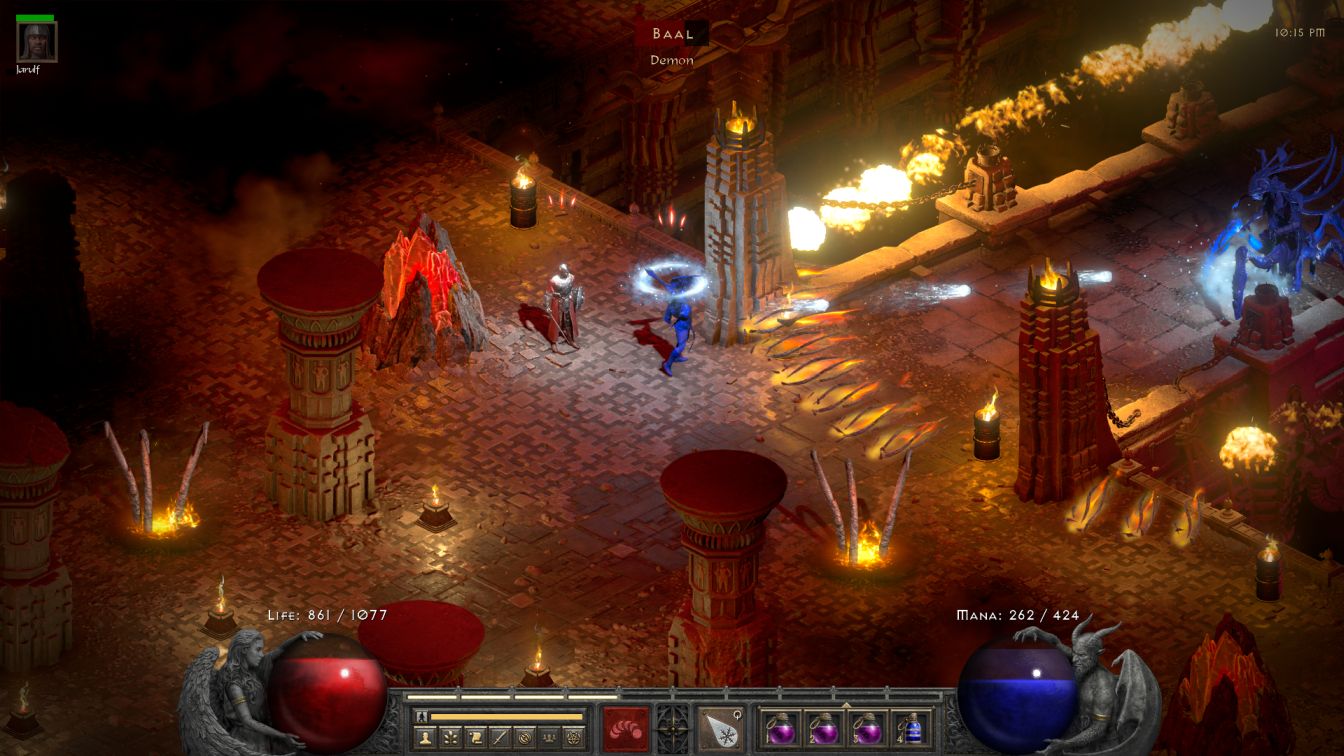The width and height of the screenshot is (1344, 756).
Task: Click the mercenary portrait
Action: [x=37, y=41]
